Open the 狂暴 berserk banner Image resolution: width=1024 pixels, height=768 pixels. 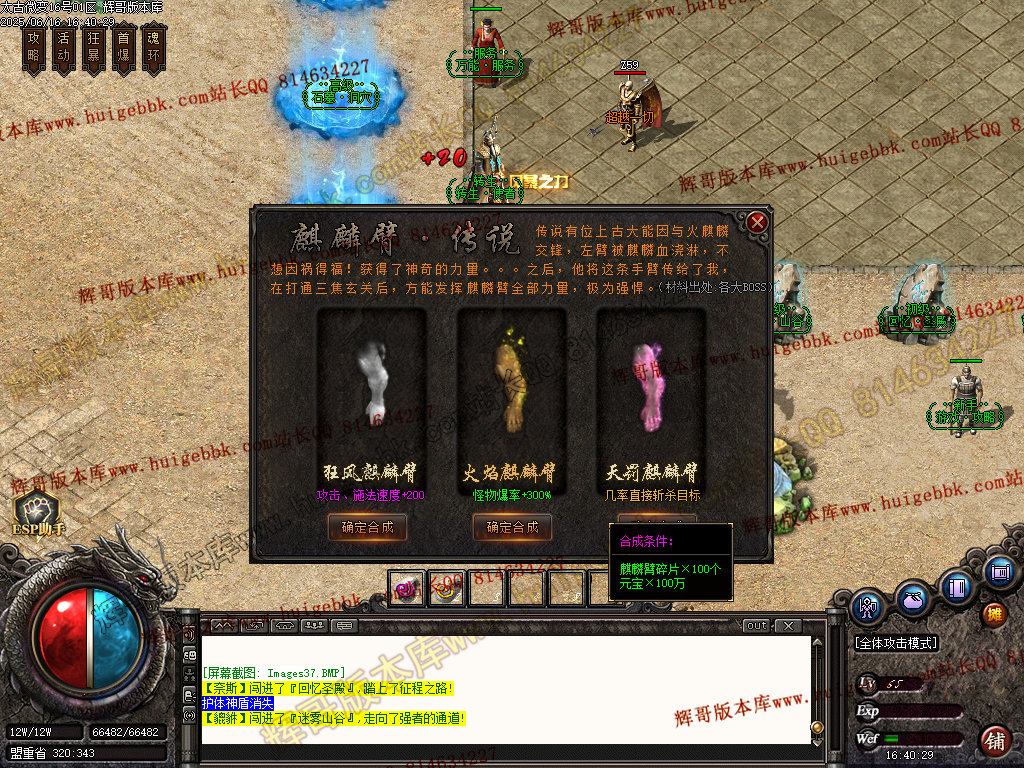point(94,48)
